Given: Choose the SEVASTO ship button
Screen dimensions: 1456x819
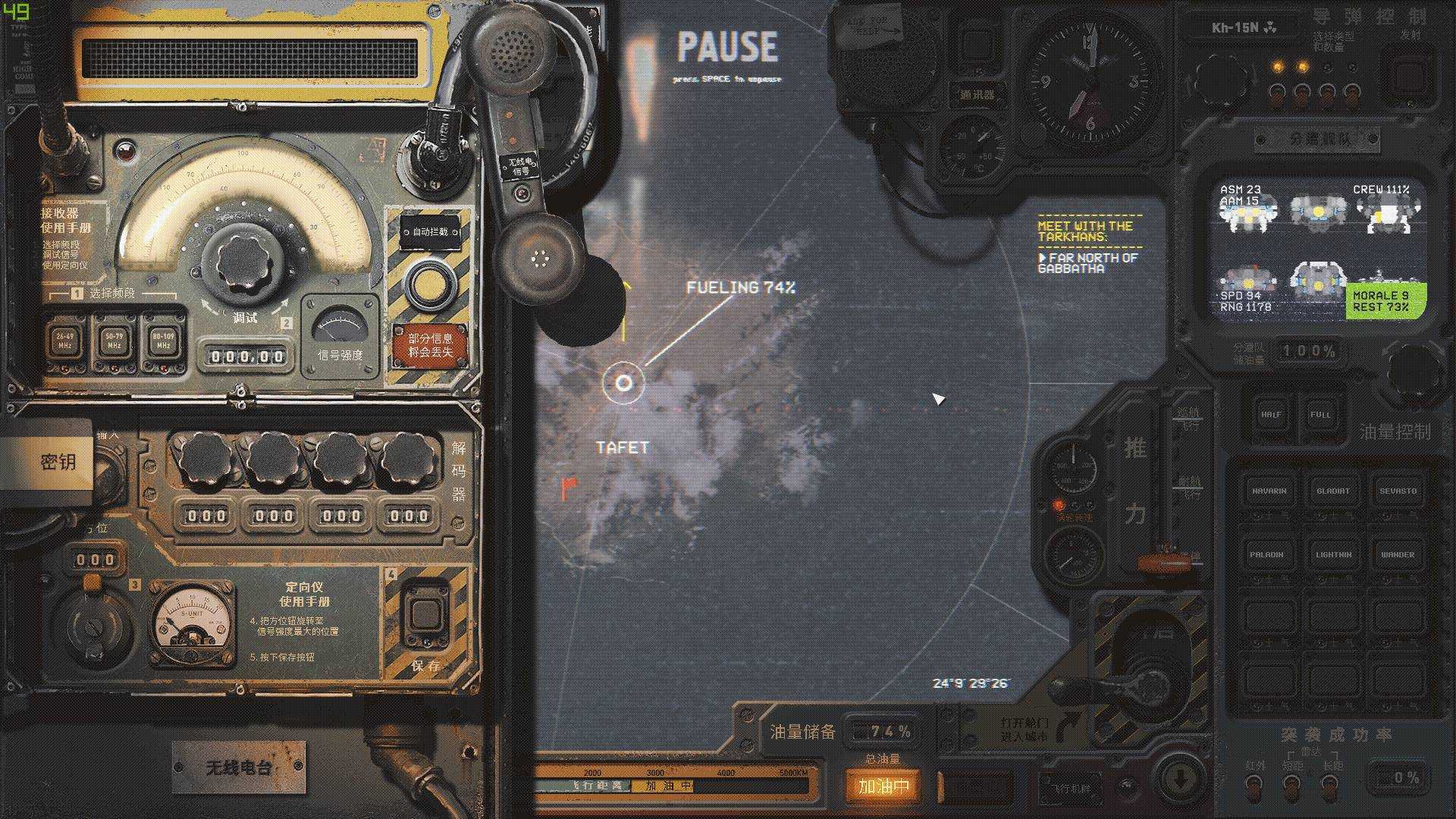Looking at the screenshot, I should 1398,491.
